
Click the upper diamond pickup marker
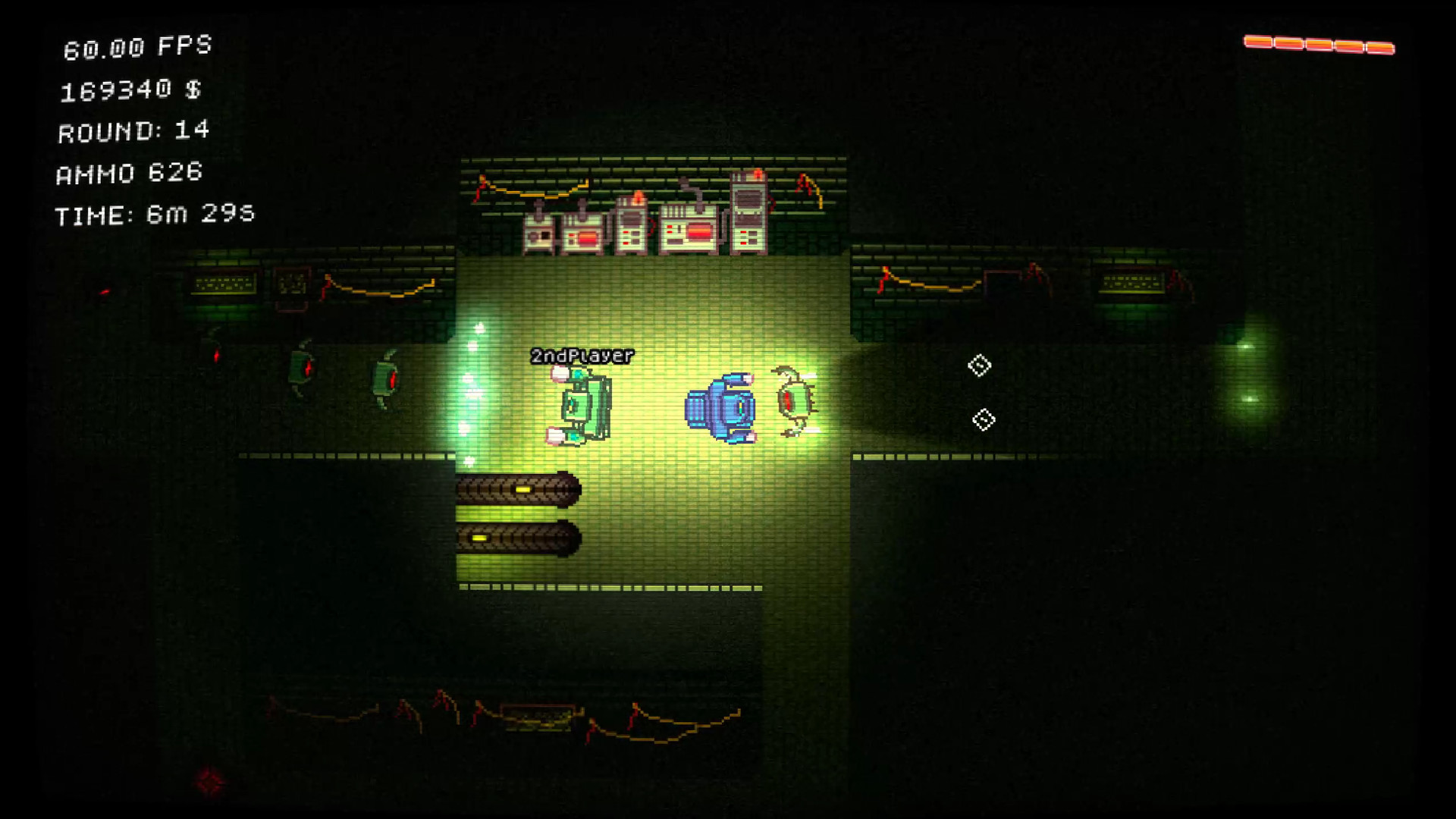(978, 366)
